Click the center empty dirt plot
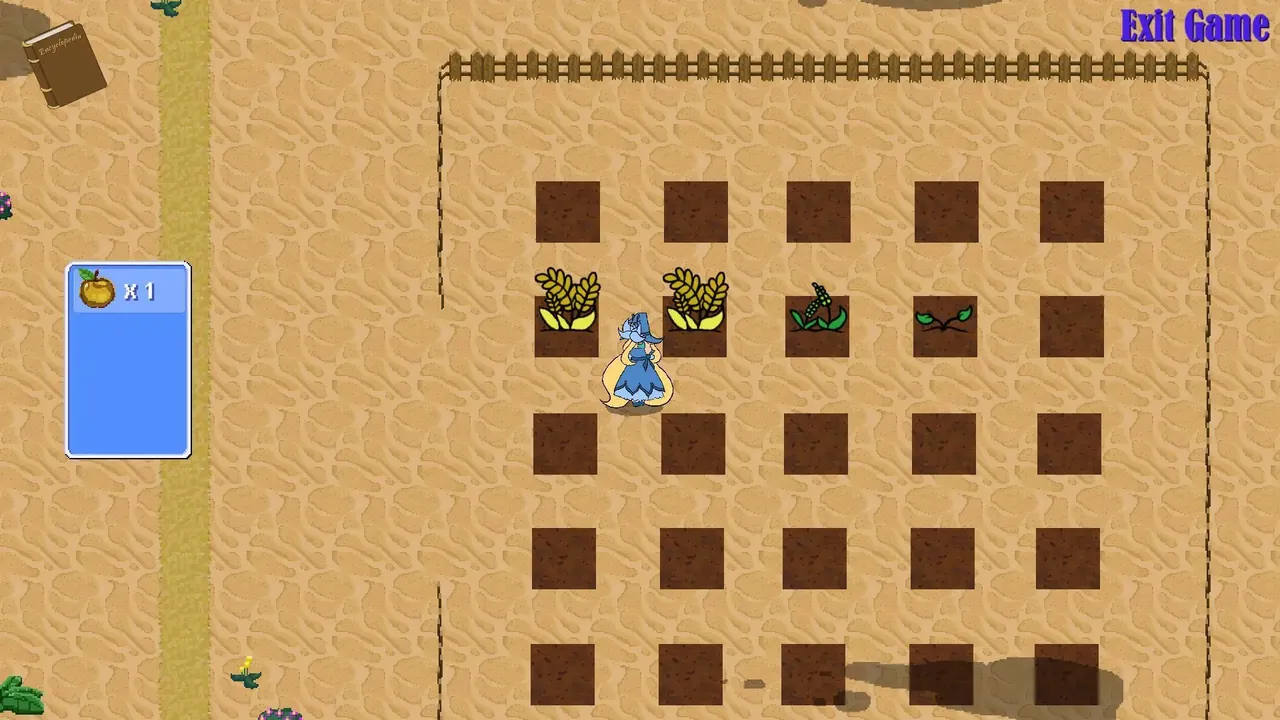The height and width of the screenshot is (720, 1280). (x=818, y=443)
